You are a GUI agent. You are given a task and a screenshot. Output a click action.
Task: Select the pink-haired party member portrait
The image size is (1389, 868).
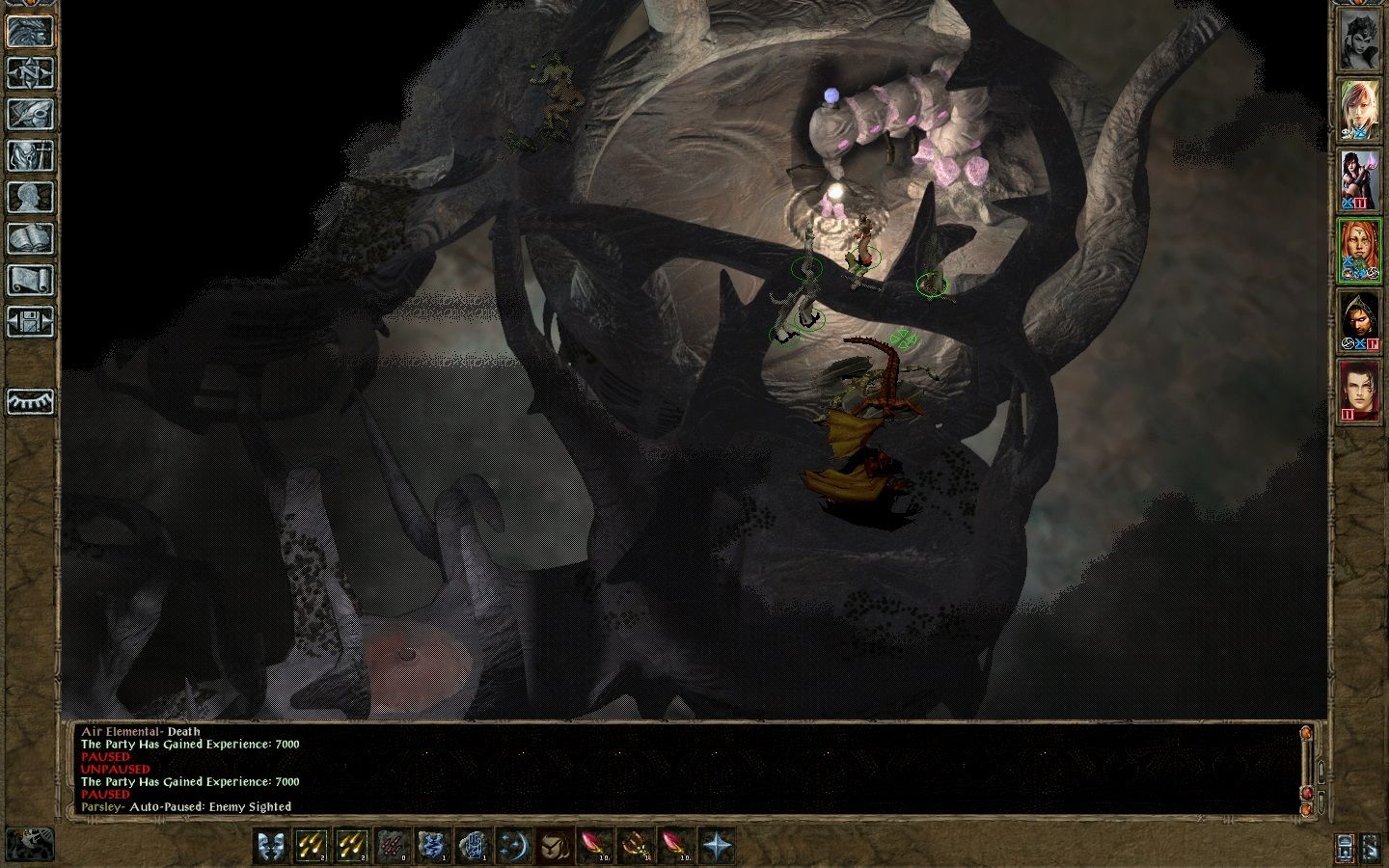(1359, 109)
